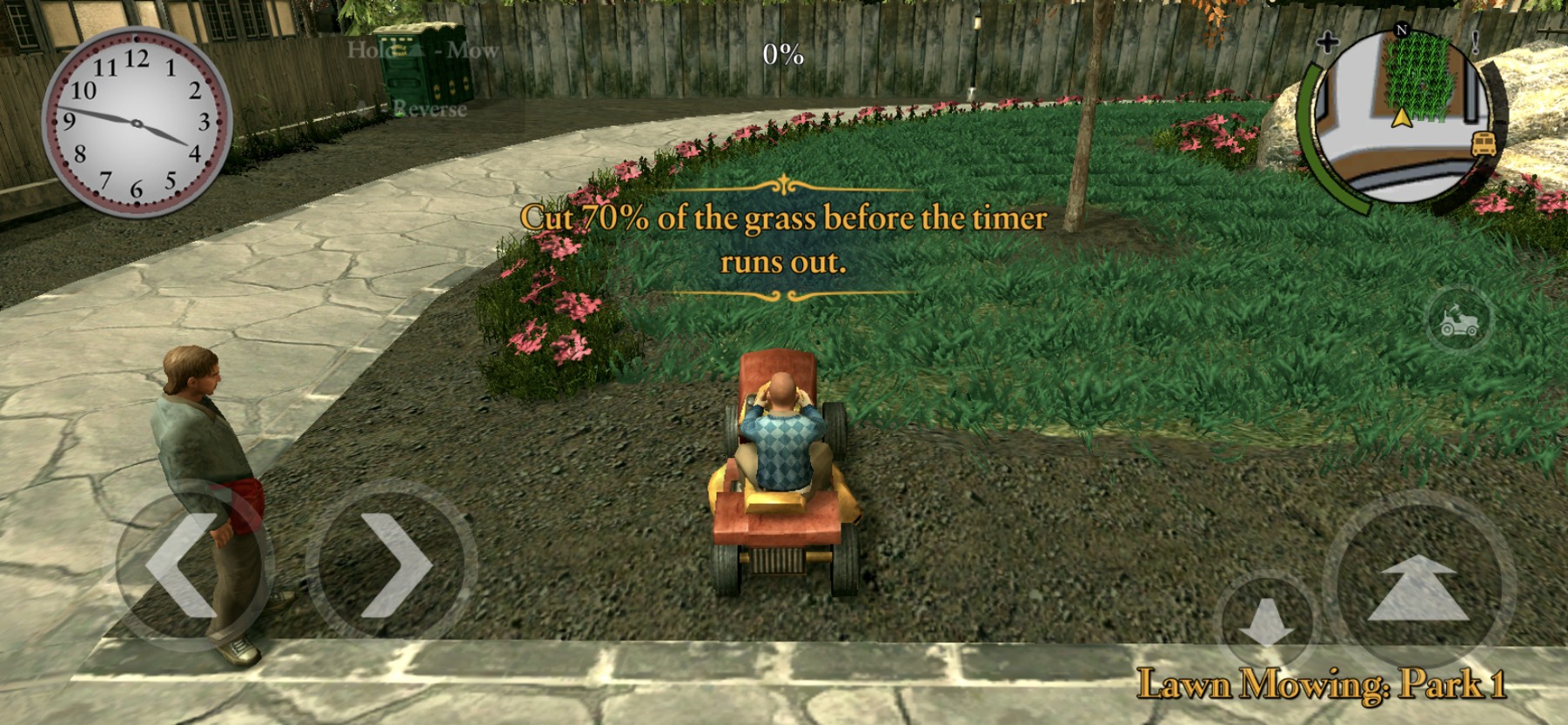This screenshot has height=725, width=1568.
Task: Tap the plus icon beside the minimap
Action: (x=1327, y=42)
